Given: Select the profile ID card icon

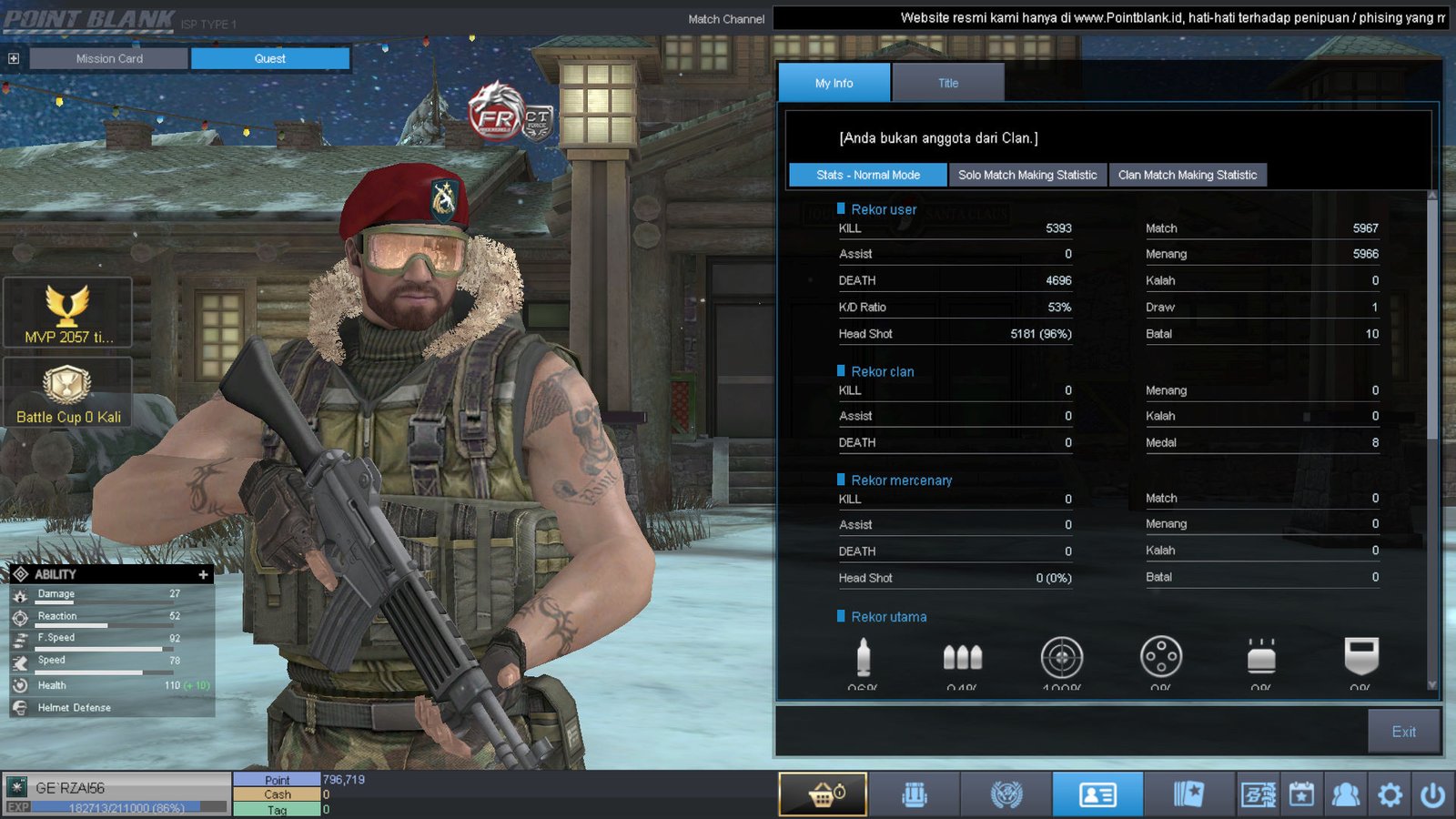Looking at the screenshot, I should (1097, 794).
